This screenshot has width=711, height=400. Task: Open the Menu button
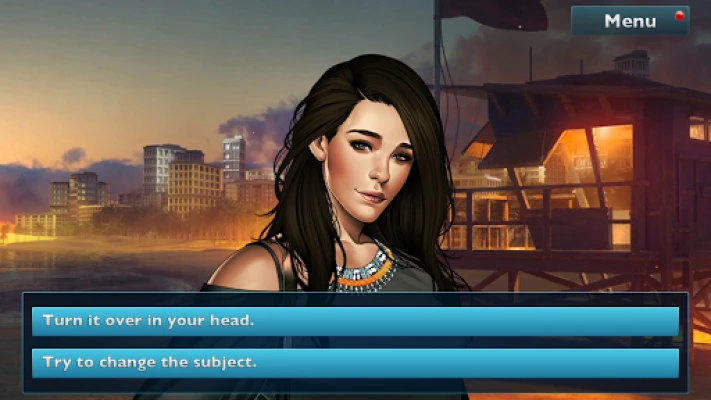(x=630, y=21)
